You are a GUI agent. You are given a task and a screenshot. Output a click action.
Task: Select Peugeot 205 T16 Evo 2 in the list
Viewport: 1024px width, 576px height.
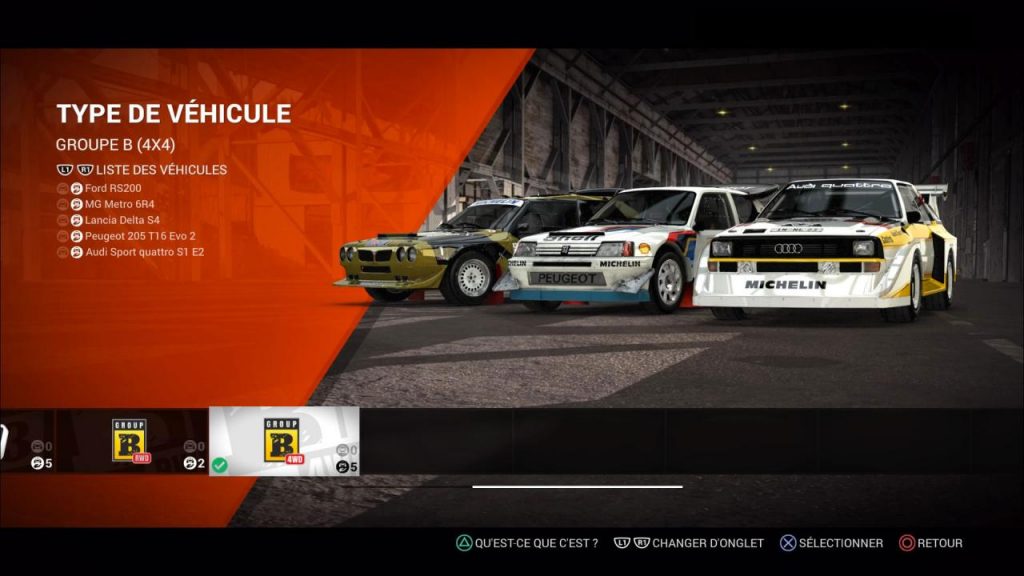click(139, 236)
